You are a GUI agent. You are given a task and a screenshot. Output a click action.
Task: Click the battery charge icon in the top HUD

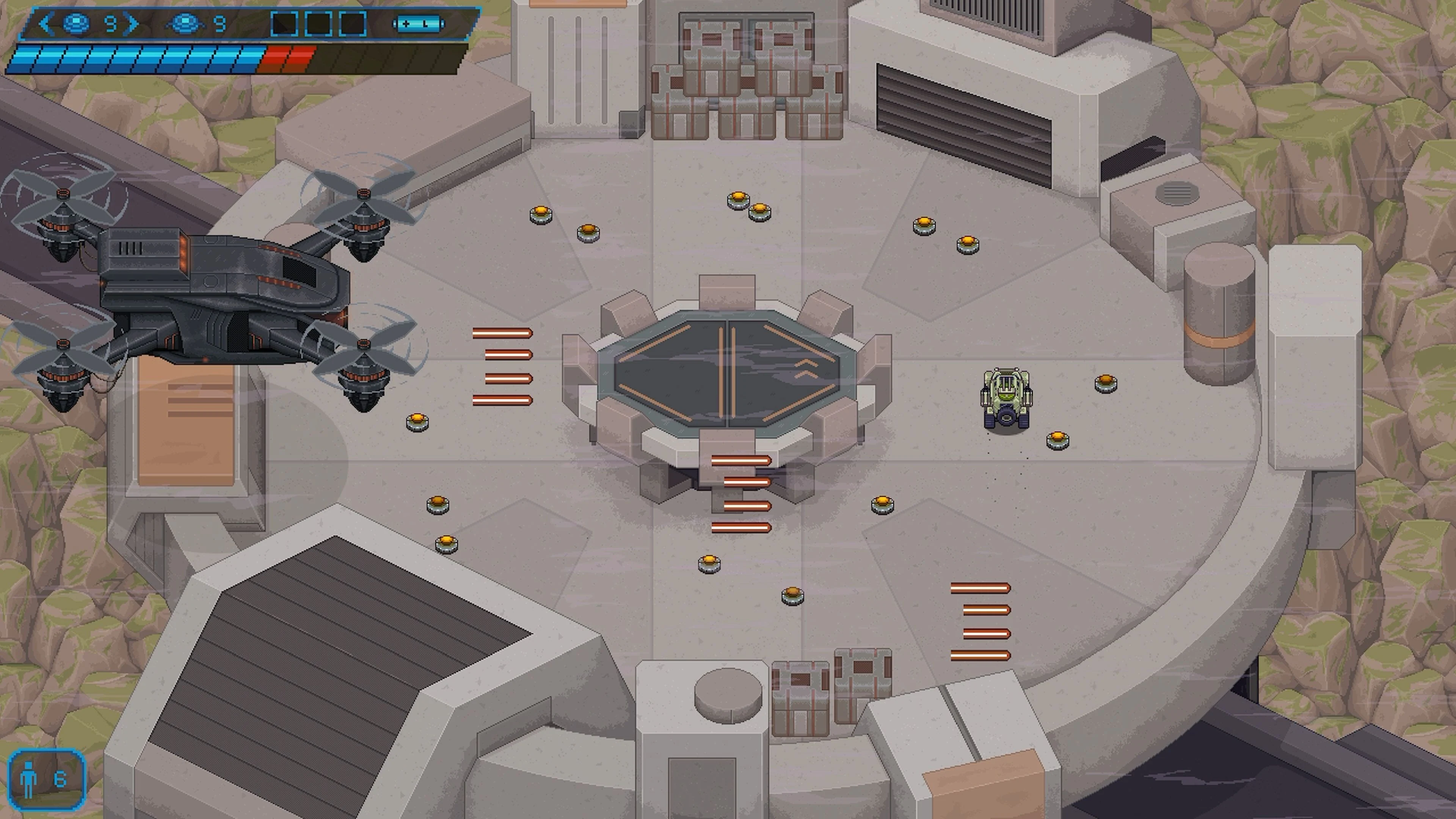417,24
